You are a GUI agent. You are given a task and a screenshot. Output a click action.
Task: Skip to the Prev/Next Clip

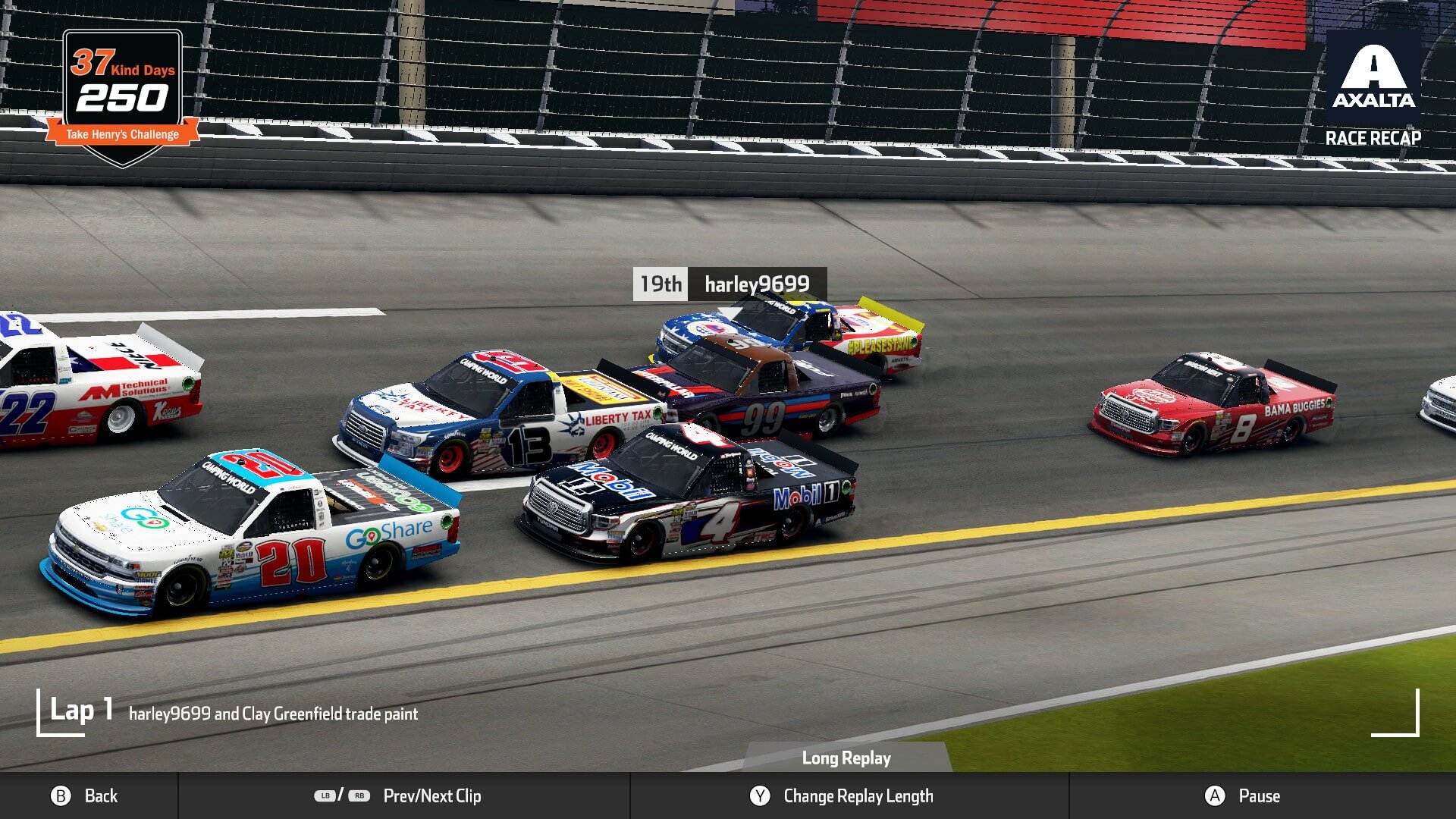coord(399,795)
